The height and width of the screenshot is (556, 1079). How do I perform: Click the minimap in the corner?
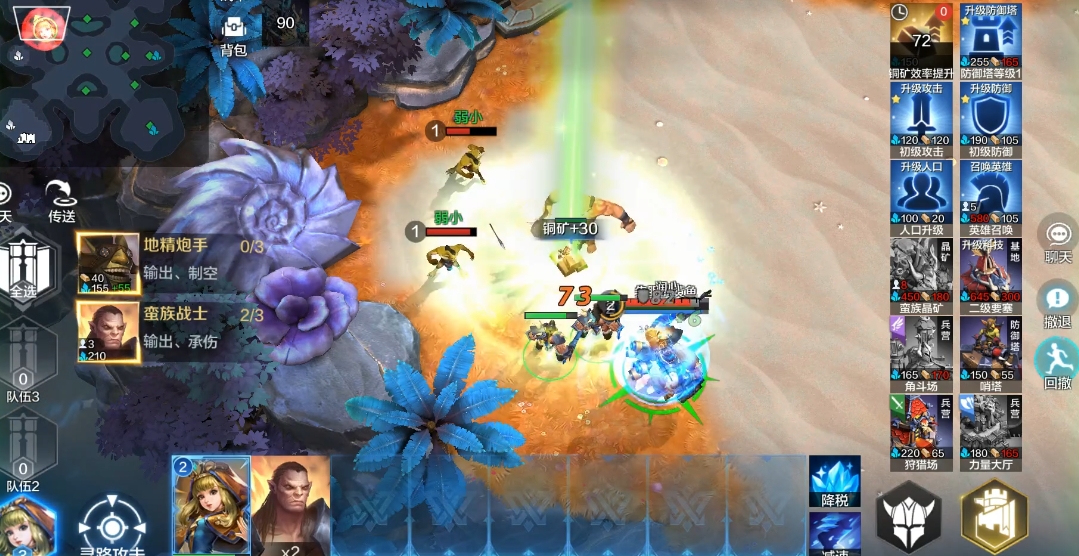(100, 80)
